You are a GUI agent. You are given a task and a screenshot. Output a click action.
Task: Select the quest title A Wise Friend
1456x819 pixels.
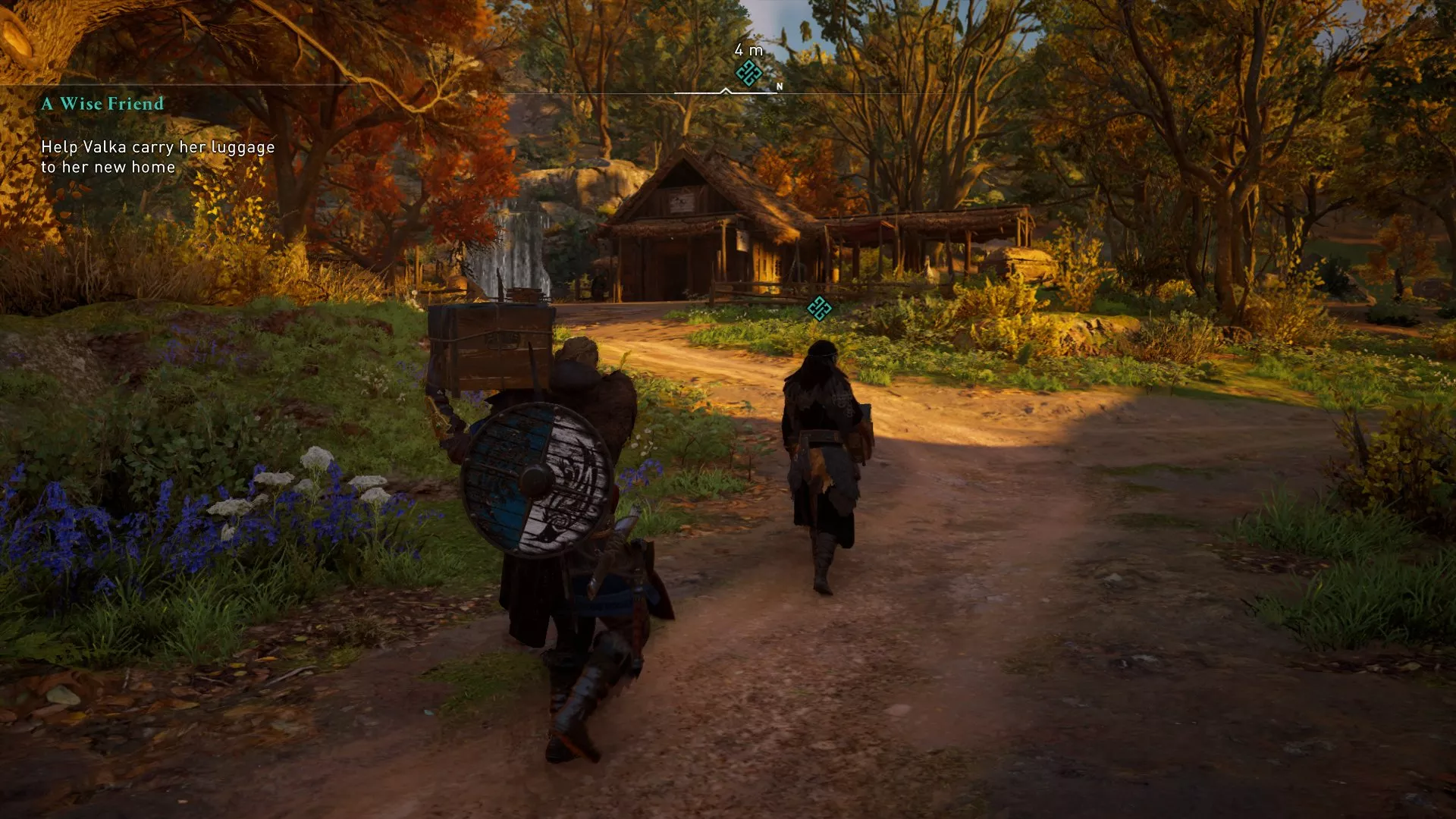click(x=102, y=105)
